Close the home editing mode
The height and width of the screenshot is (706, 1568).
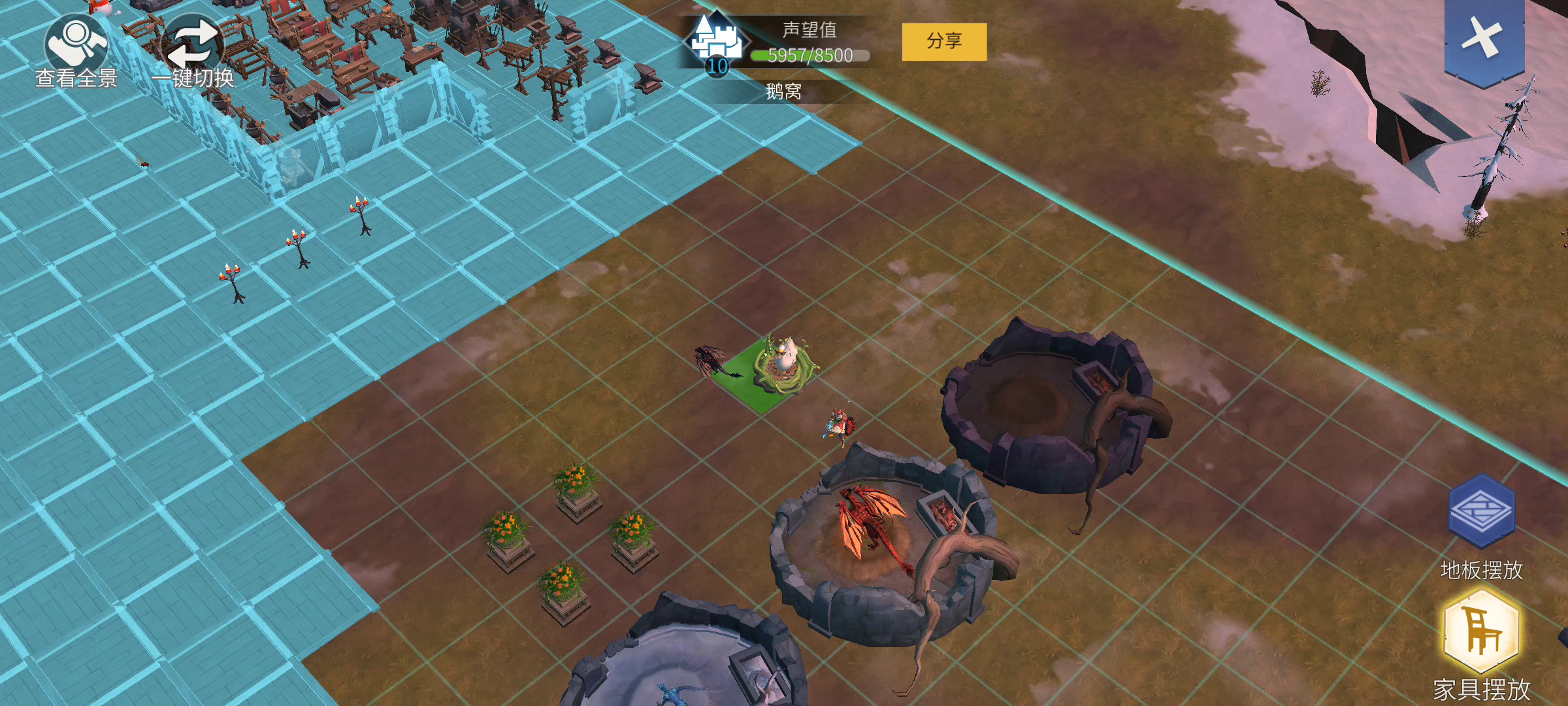pos(1483,39)
